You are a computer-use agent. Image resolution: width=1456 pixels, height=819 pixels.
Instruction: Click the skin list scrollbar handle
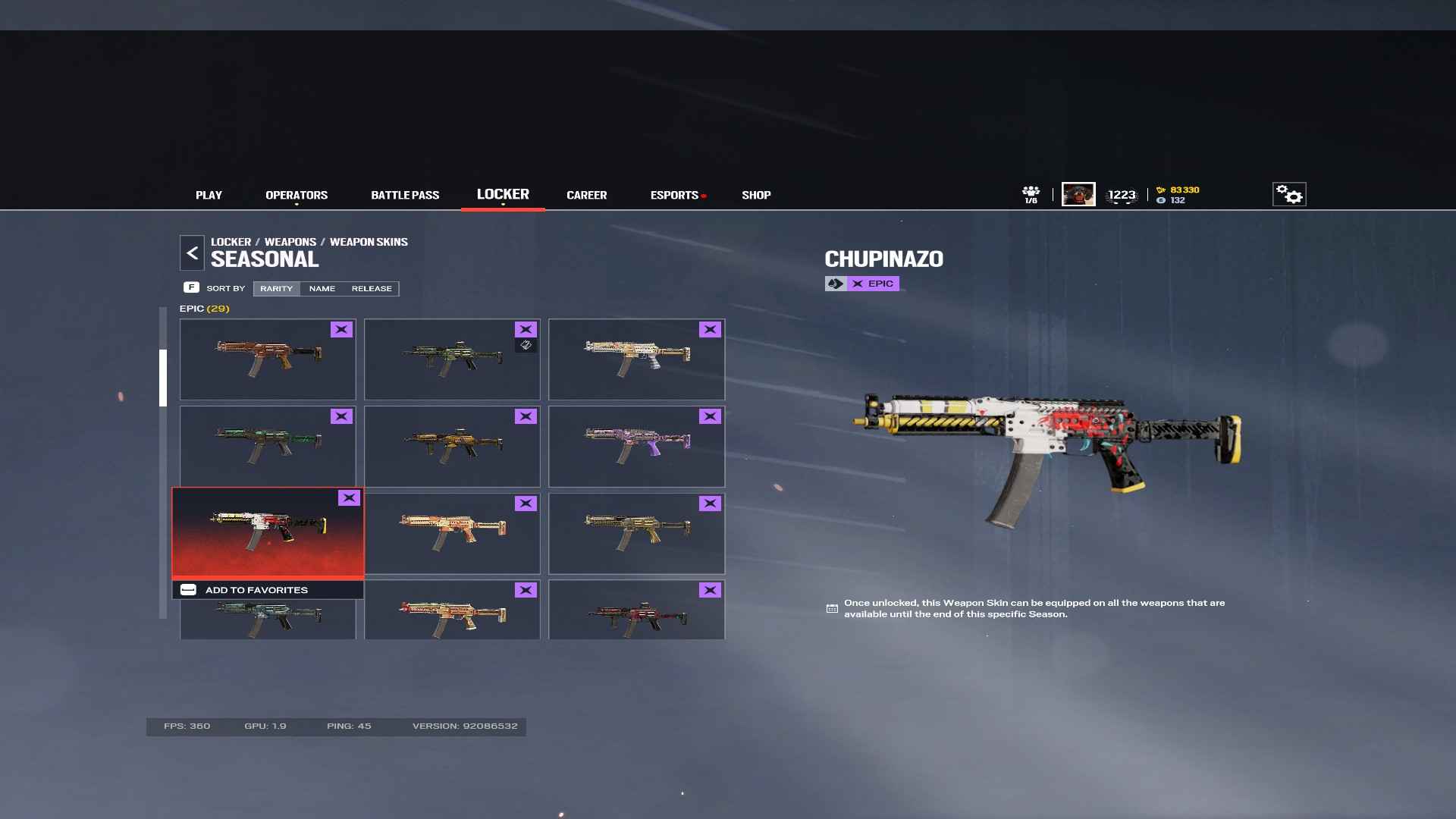(x=163, y=378)
